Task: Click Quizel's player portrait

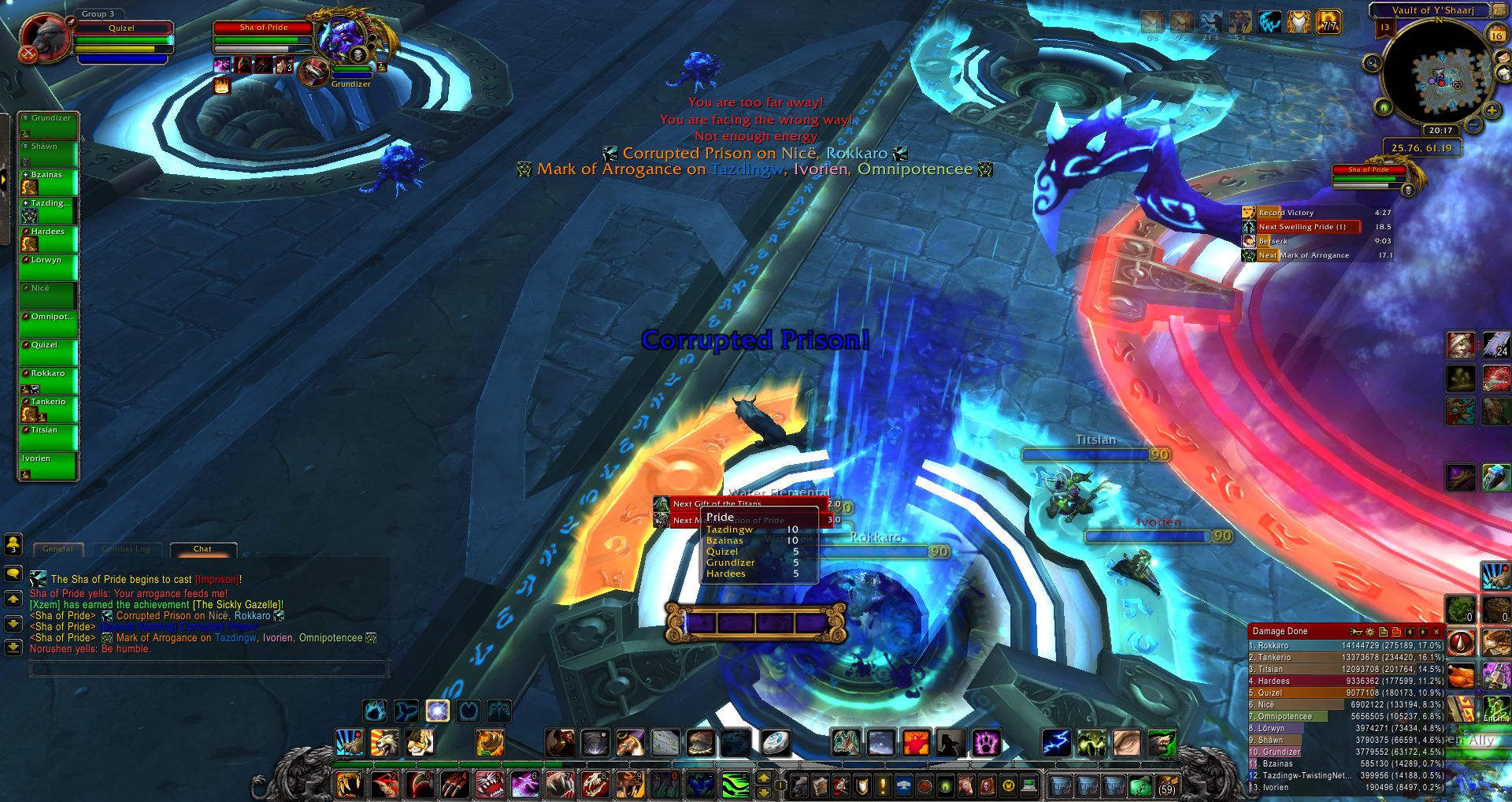Action: (x=44, y=39)
